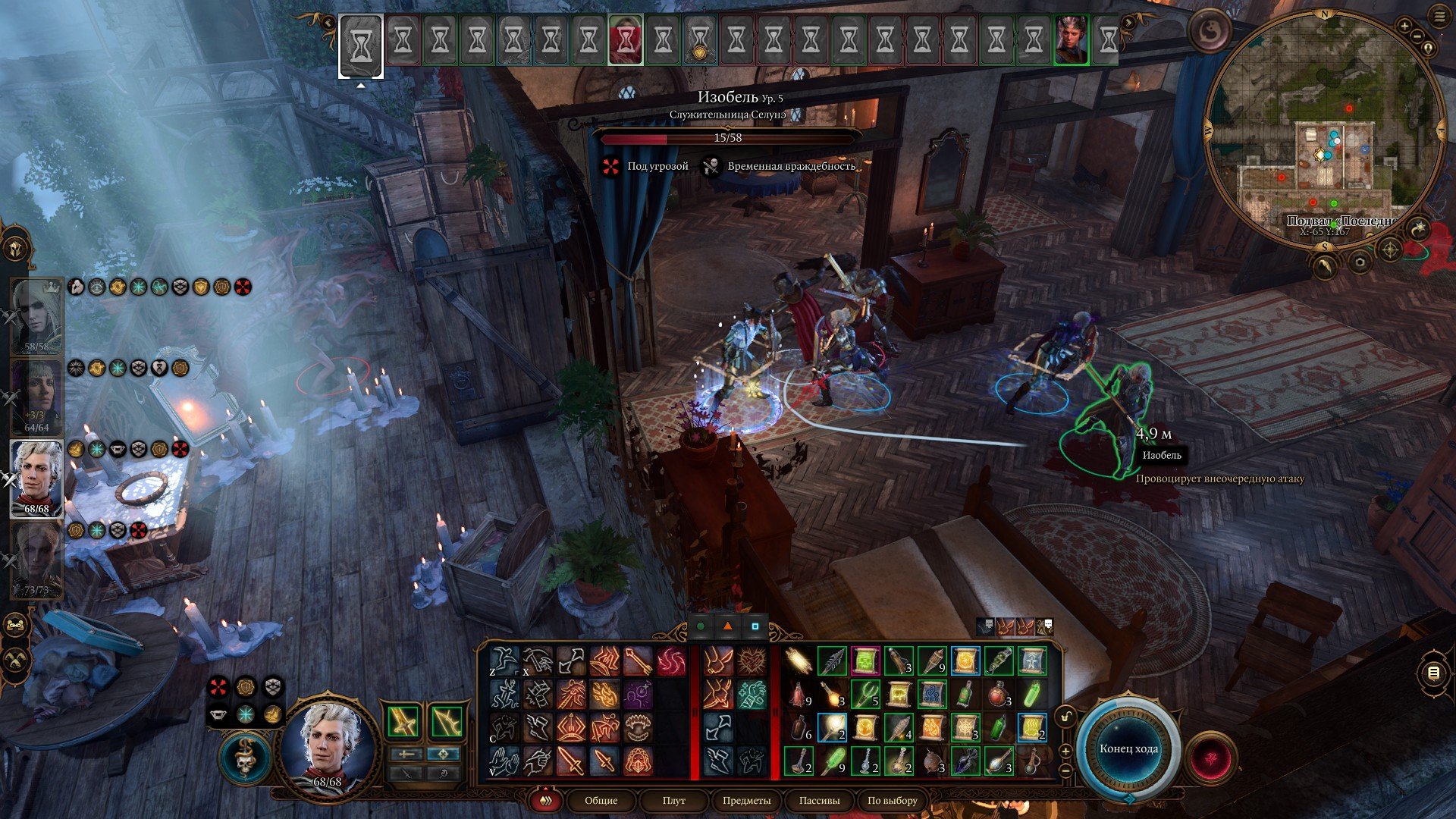
Task: Use the stack of nine green potions
Action: pyautogui.click(x=832, y=761)
